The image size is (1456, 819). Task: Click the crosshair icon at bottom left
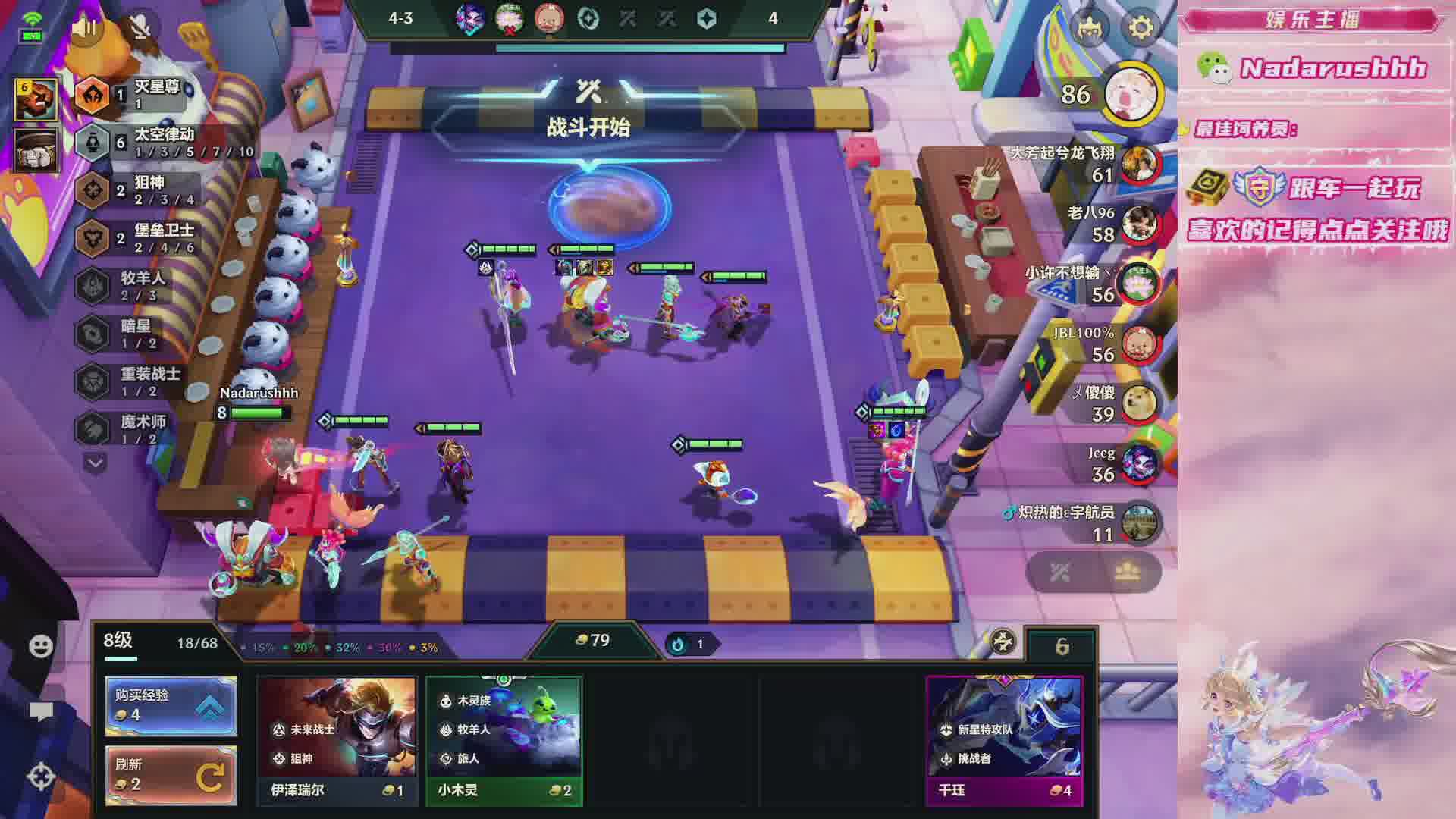coord(41,776)
